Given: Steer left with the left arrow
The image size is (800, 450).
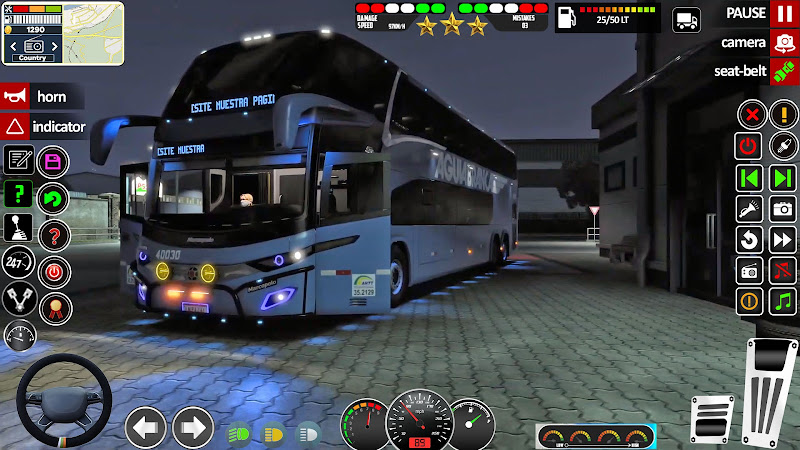Looking at the screenshot, I should coord(146,428).
